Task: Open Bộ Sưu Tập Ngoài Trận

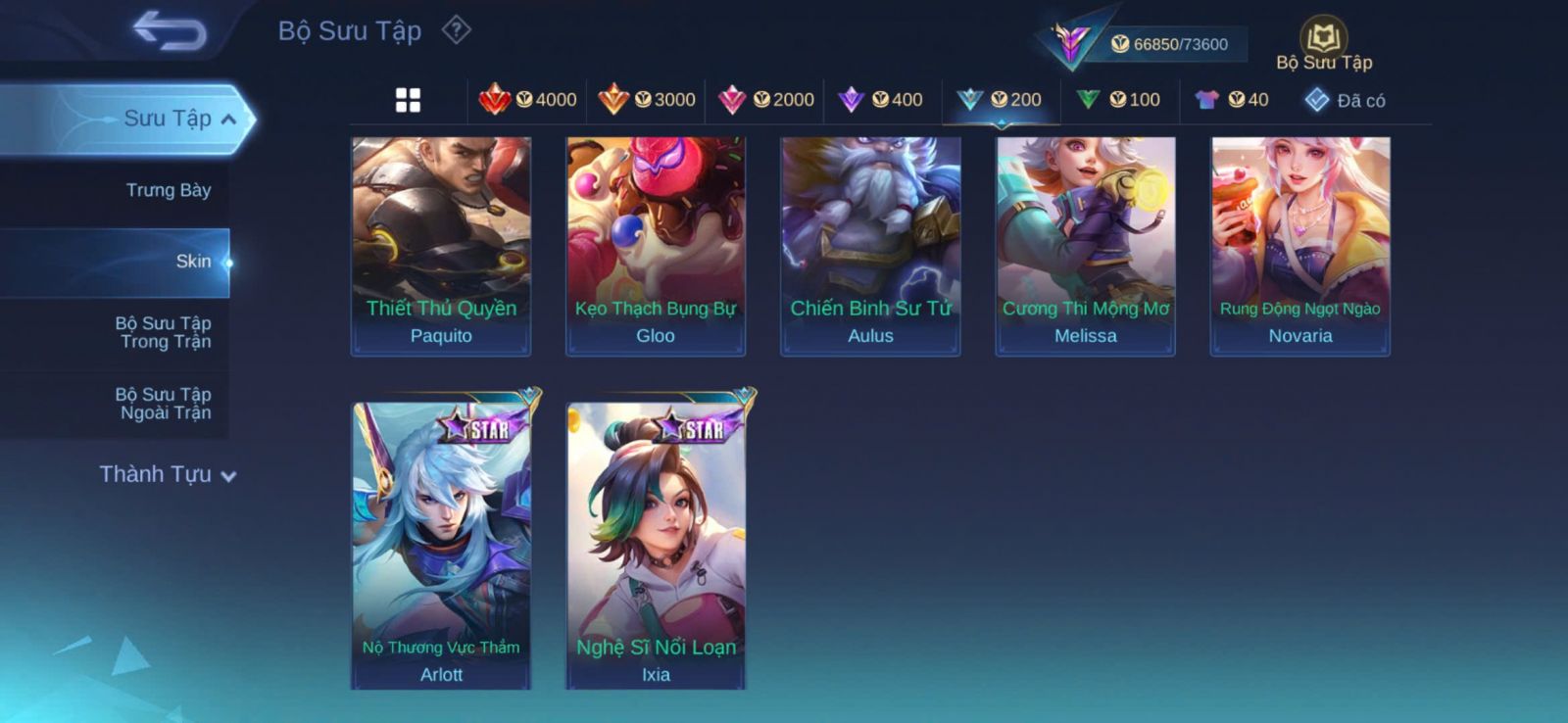Action: (x=165, y=404)
